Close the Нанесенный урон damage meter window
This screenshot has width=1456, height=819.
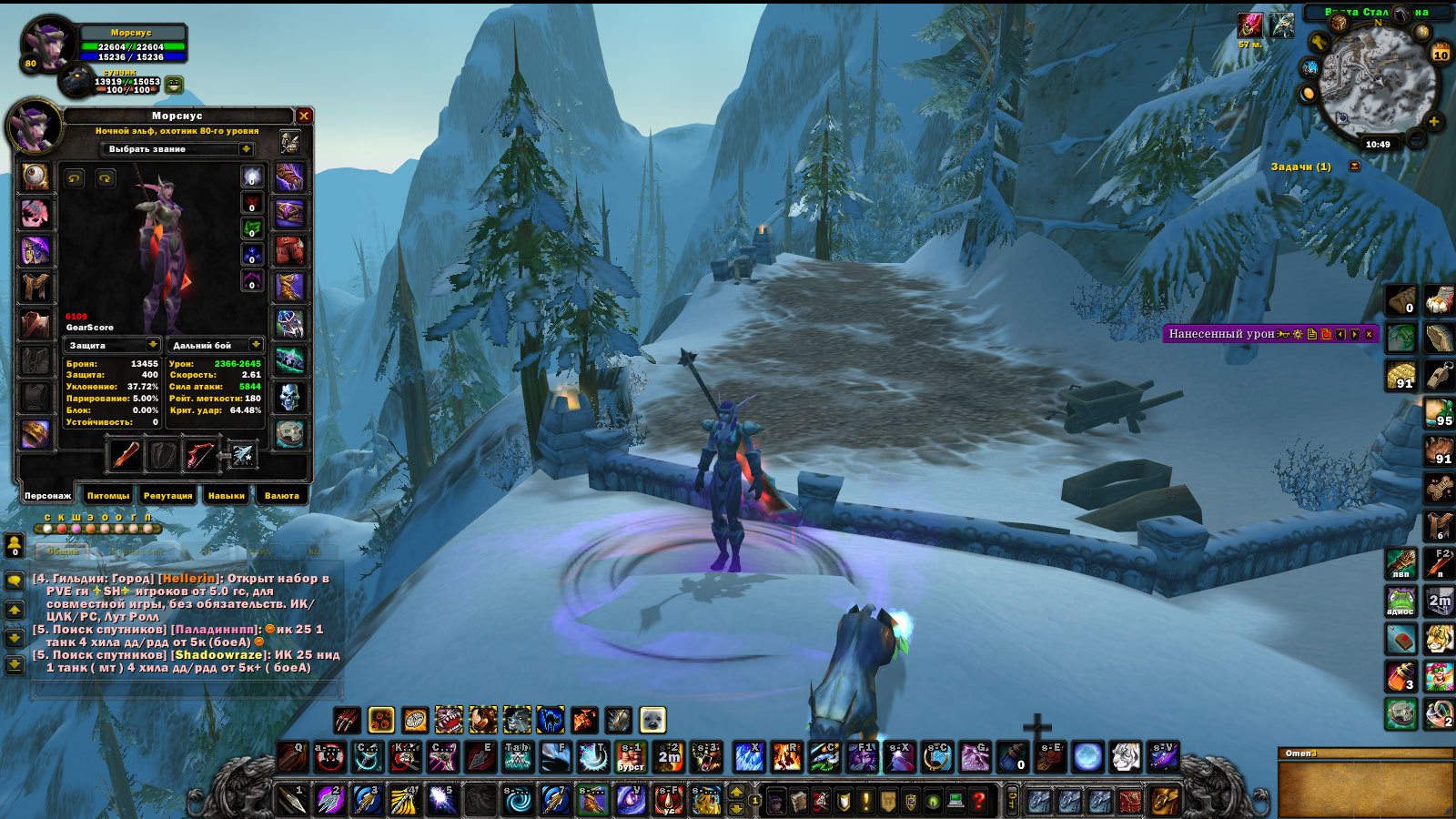1369,334
